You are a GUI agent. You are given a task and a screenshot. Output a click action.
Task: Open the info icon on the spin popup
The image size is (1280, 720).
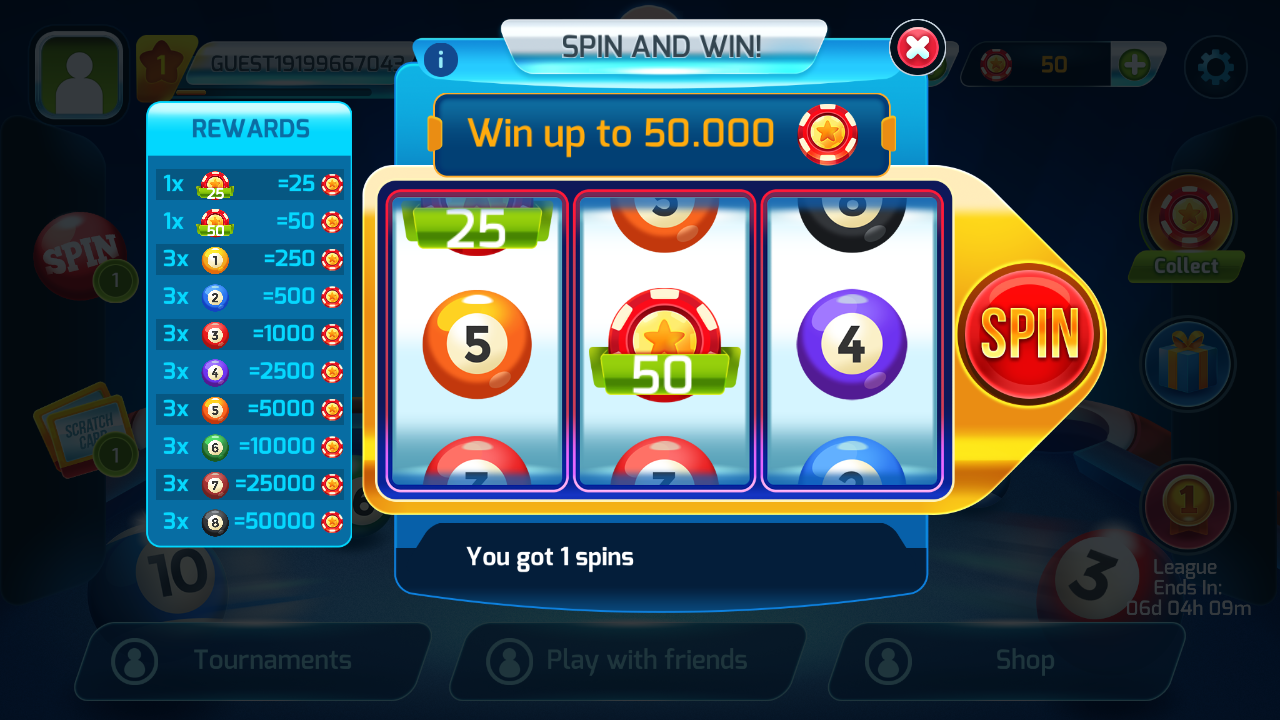pyautogui.click(x=440, y=60)
